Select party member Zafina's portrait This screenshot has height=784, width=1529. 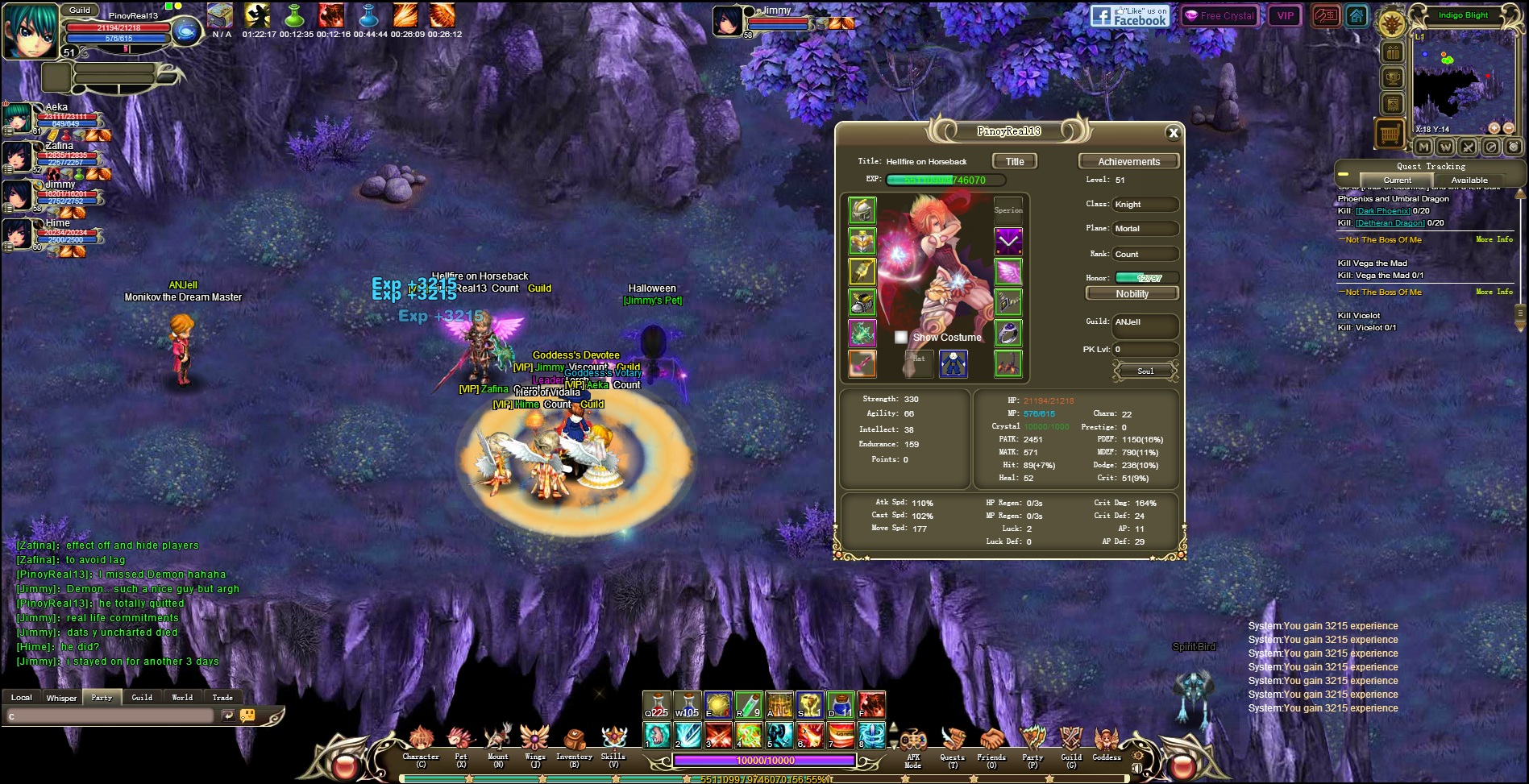[x=18, y=157]
